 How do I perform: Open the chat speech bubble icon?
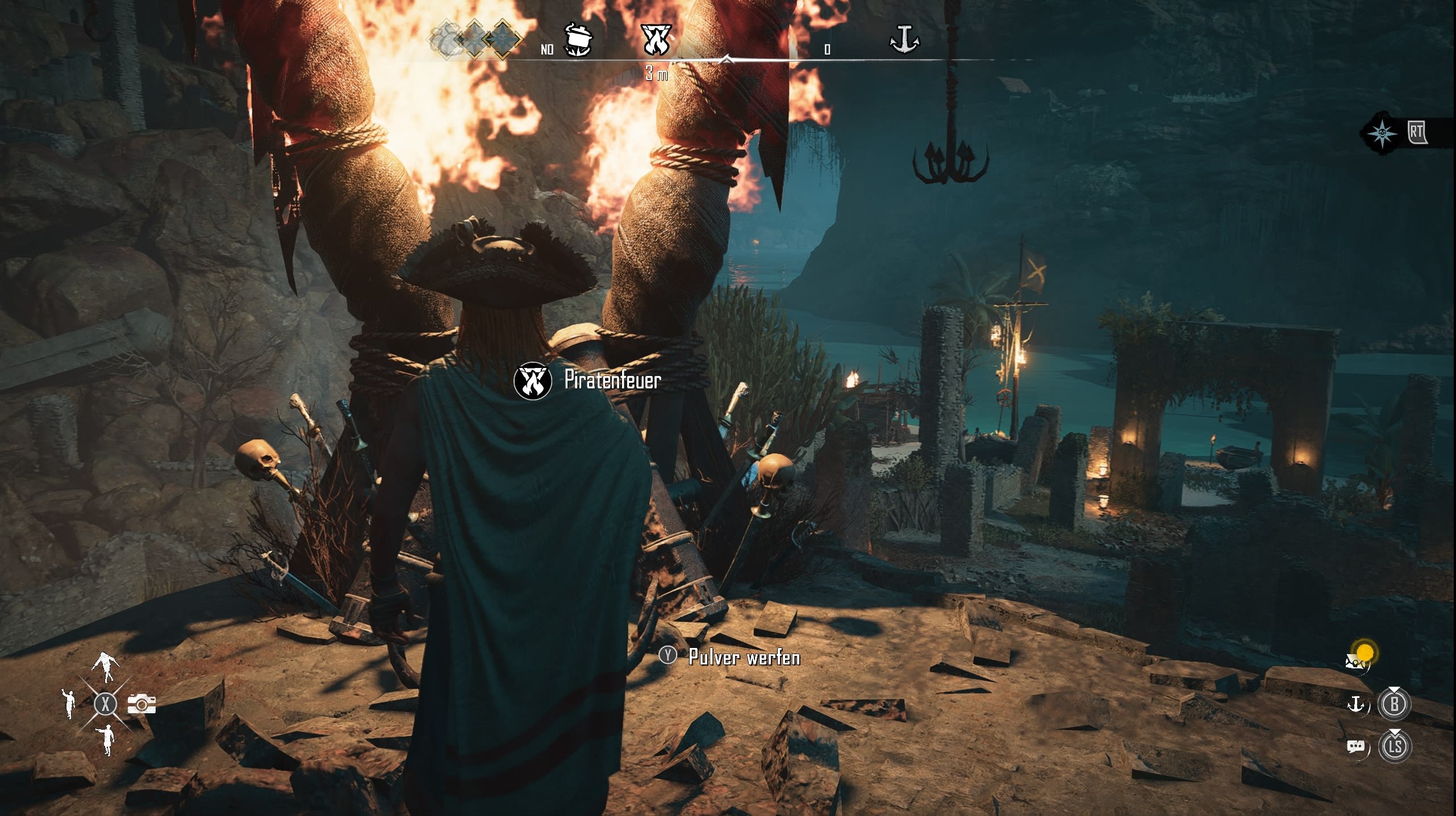coord(1356,746)
